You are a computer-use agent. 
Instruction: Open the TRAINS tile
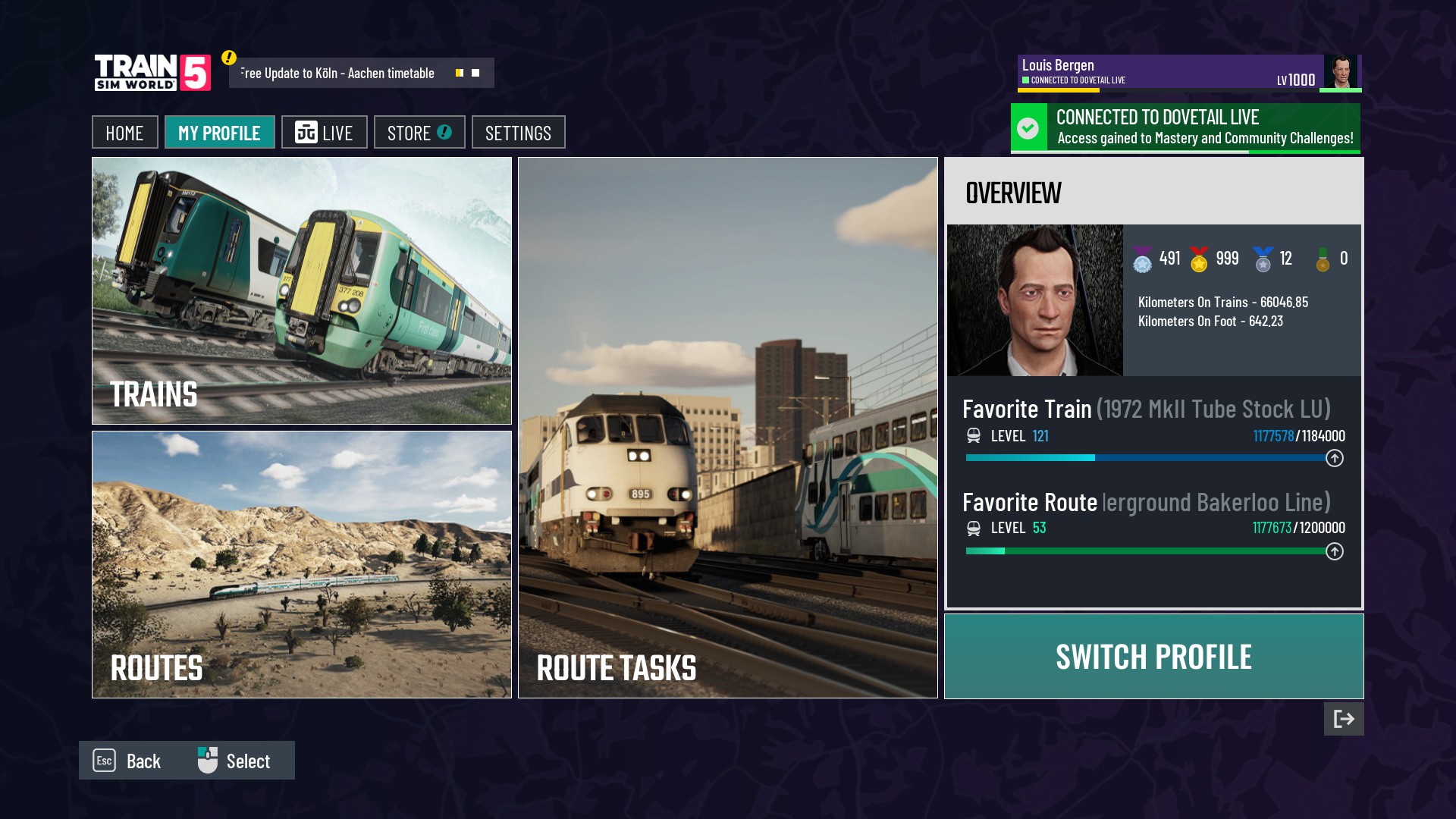pyautogui.click(x=302, y=290)
